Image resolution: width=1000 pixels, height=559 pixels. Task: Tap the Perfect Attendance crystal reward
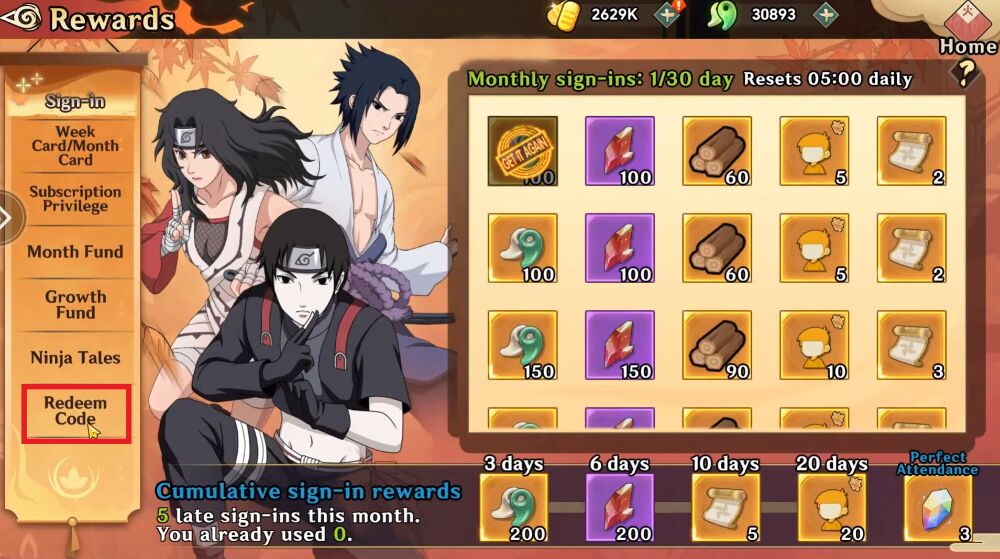pyautogui.click(x=937, y=508)
